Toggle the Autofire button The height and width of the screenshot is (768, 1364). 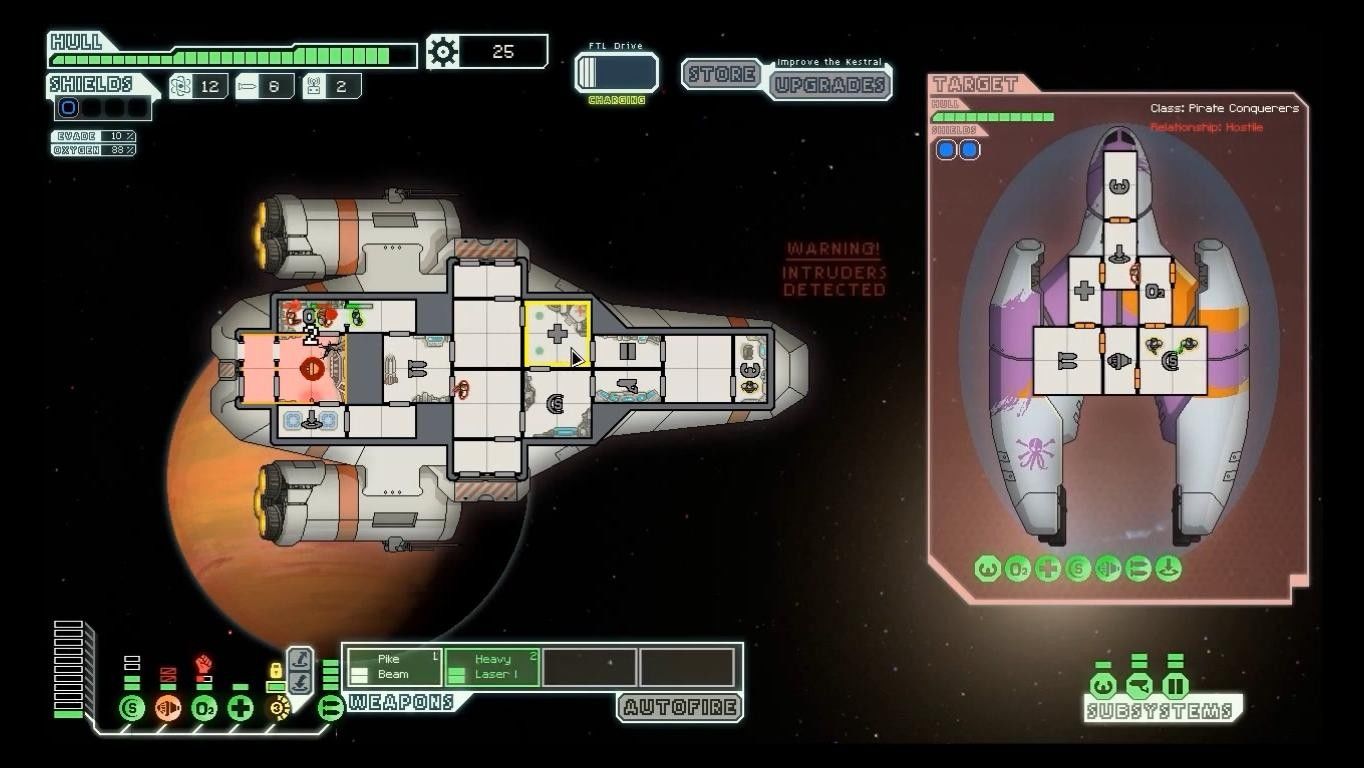pos(681,708)
